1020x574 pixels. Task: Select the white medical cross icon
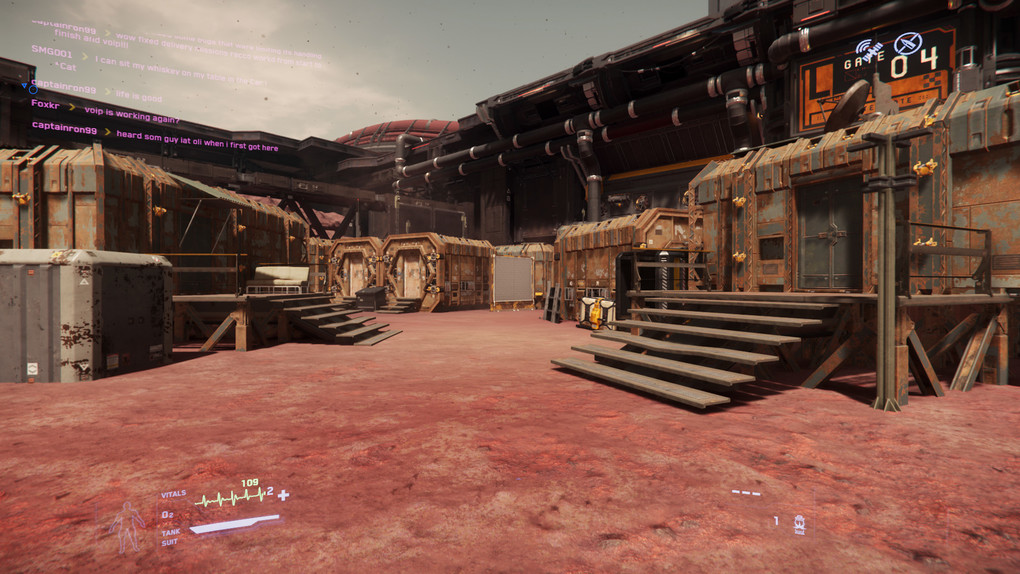(284, 495)
